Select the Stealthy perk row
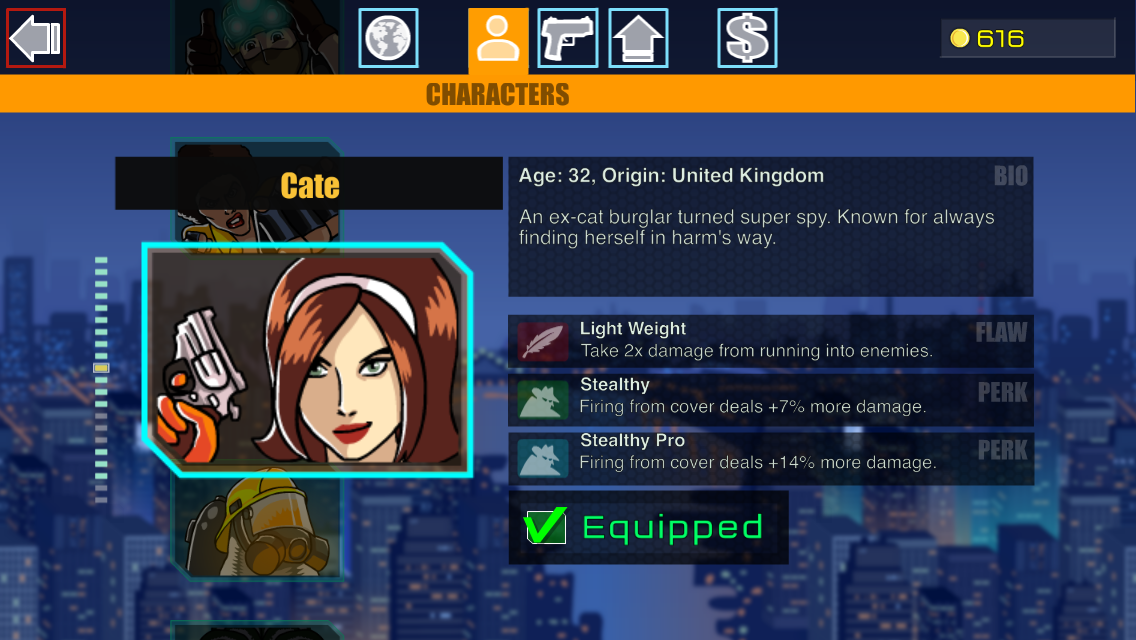 tap(770, 397)
